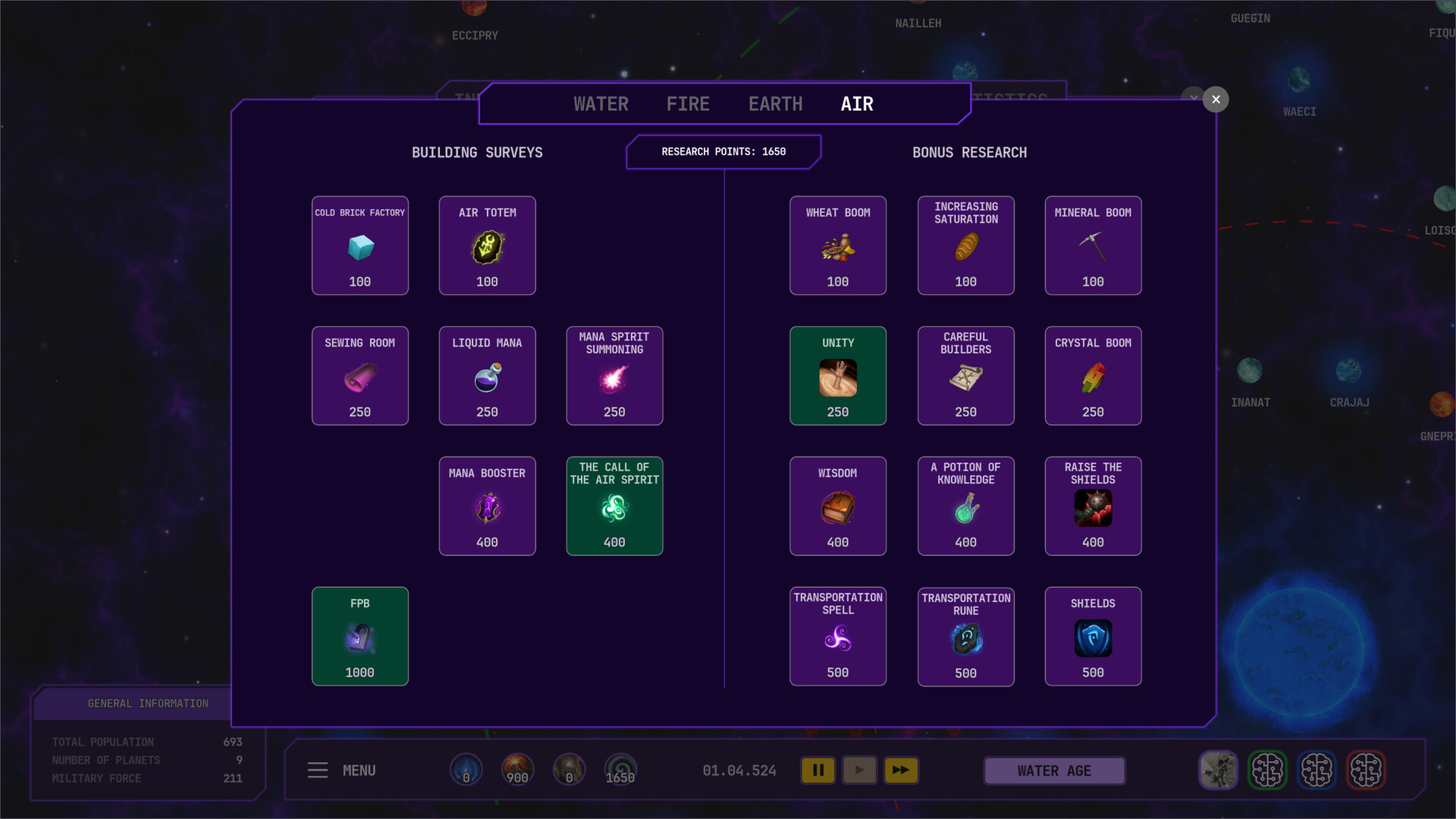The image size is (1456, 819).
Task: Select the Wheat Boom bonus research
Action: click(x=837, y=245)
